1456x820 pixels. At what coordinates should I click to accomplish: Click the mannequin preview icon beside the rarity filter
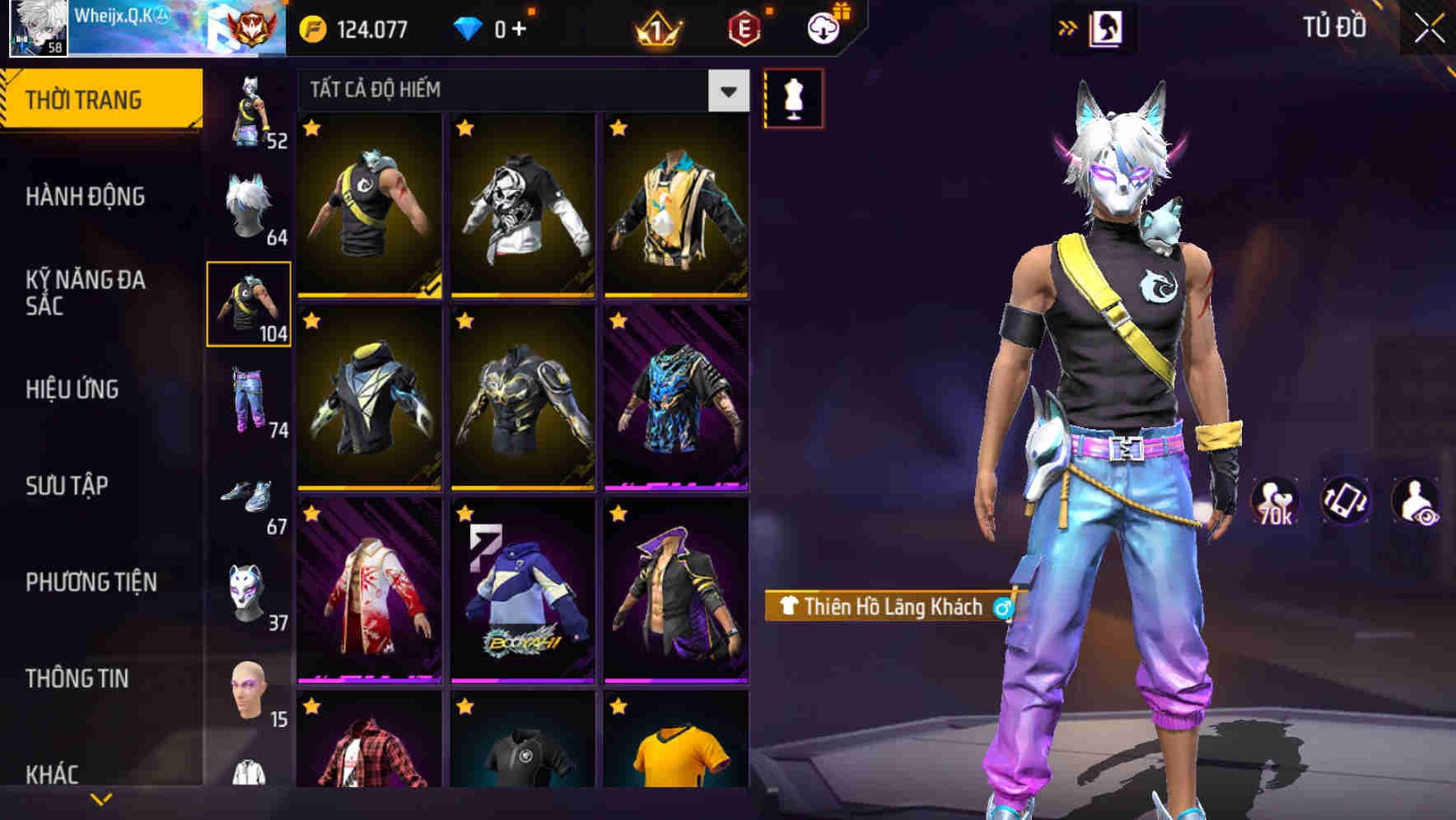pos(793,97)
